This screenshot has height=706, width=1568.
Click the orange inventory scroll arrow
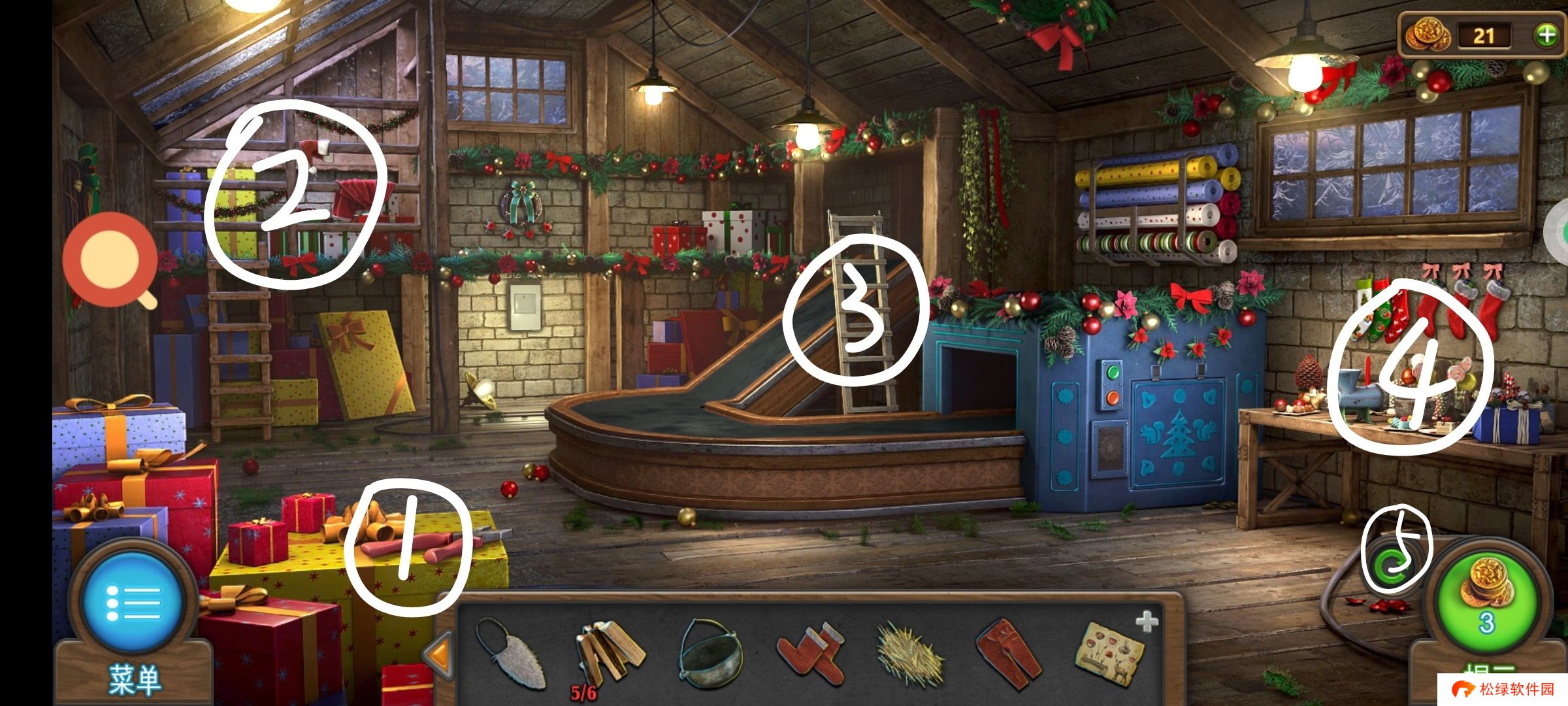point(438,654)
